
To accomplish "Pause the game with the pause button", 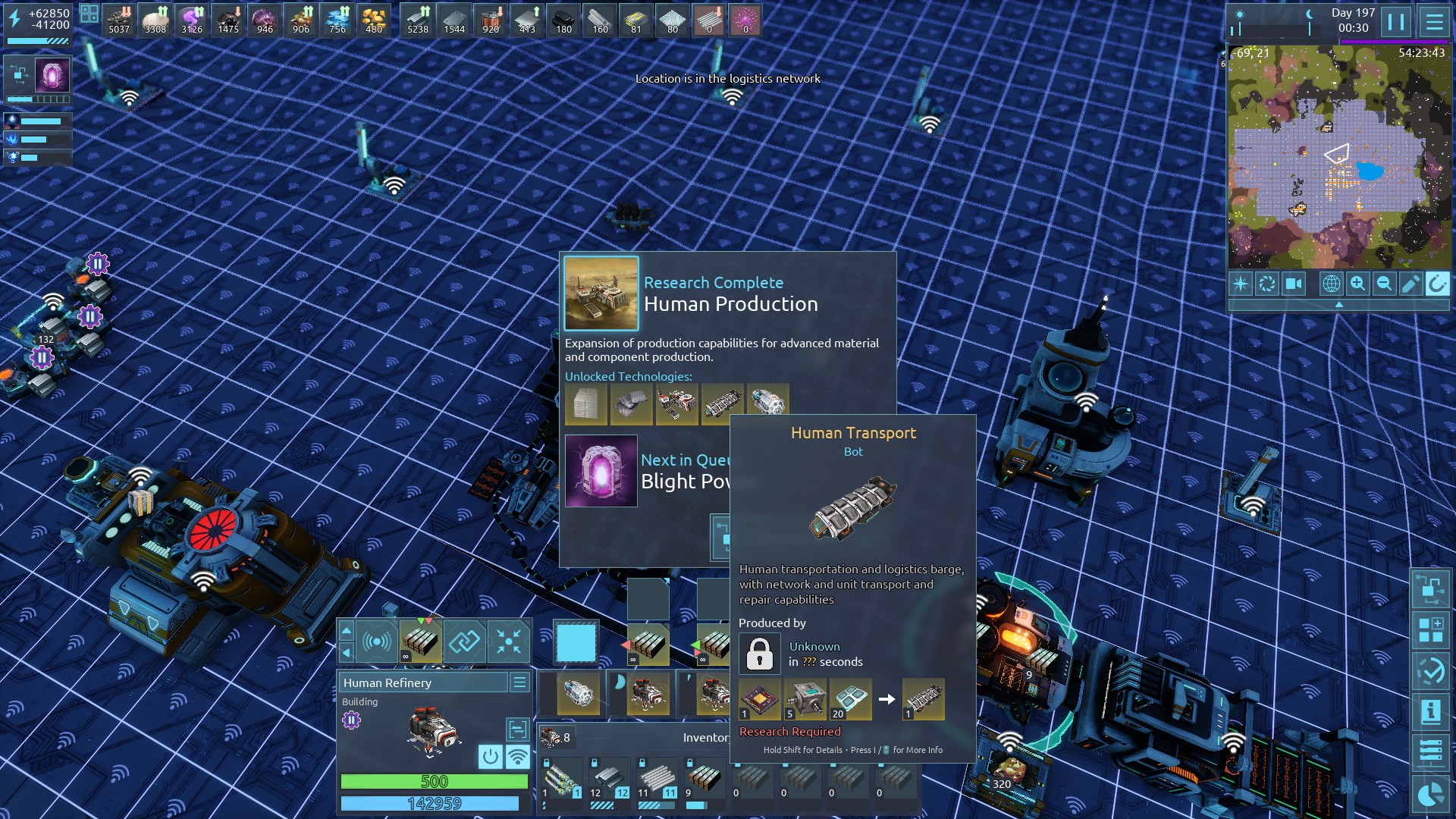I will [1396, 22].
